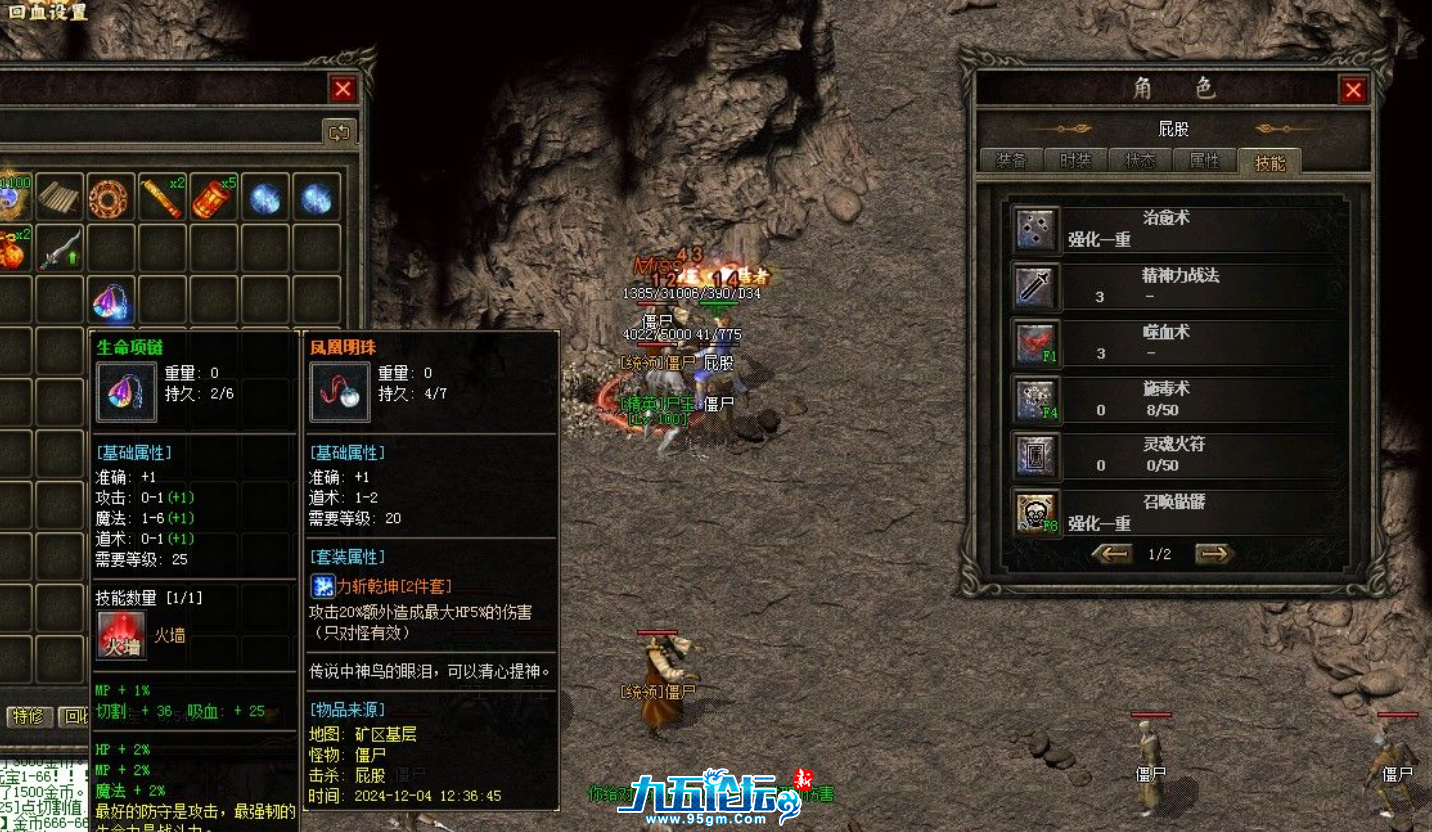Click the 噬血术 skill icon
Image resolution: width=1432 pixels, height=832 pixels.
pos(1034,342)
